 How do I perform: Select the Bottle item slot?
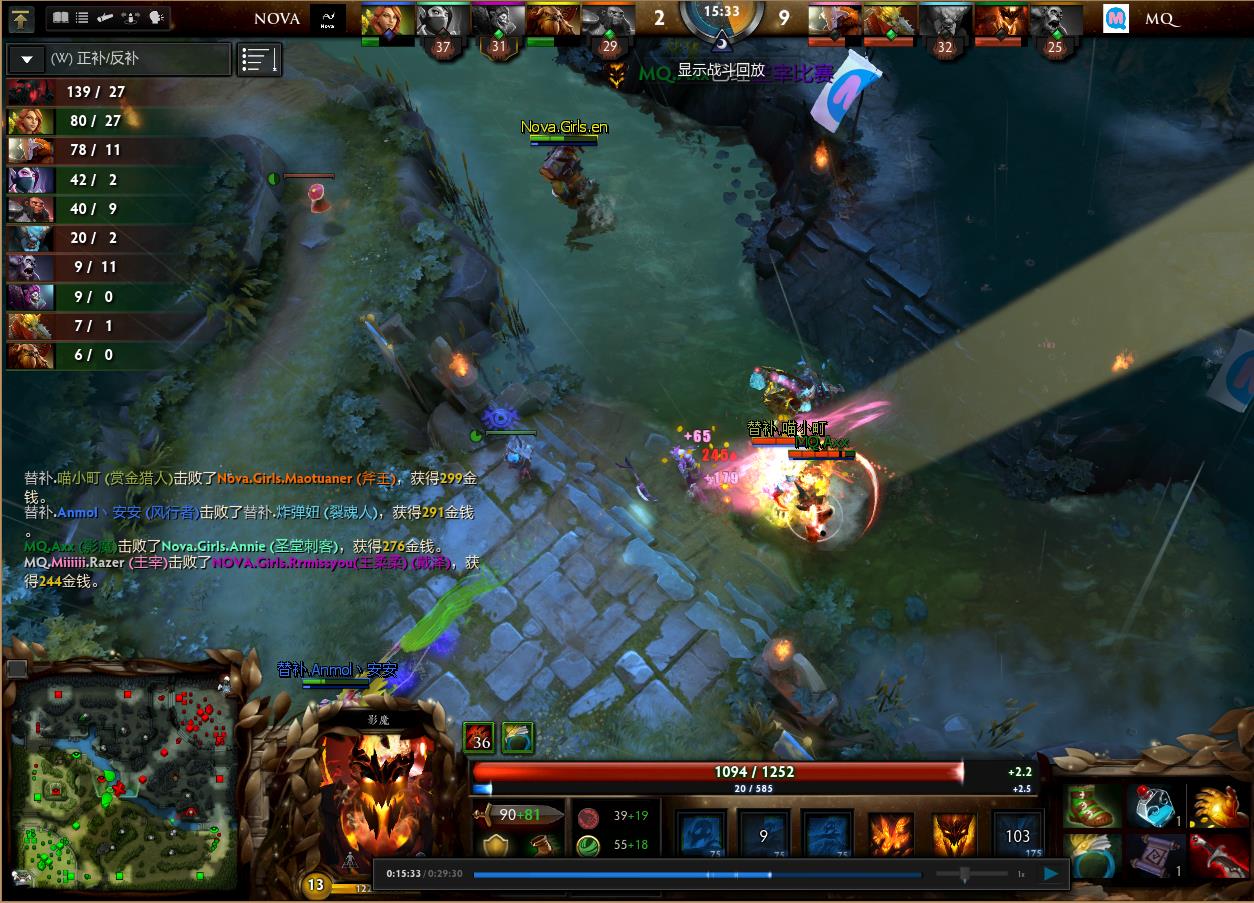click(1153, 806)
